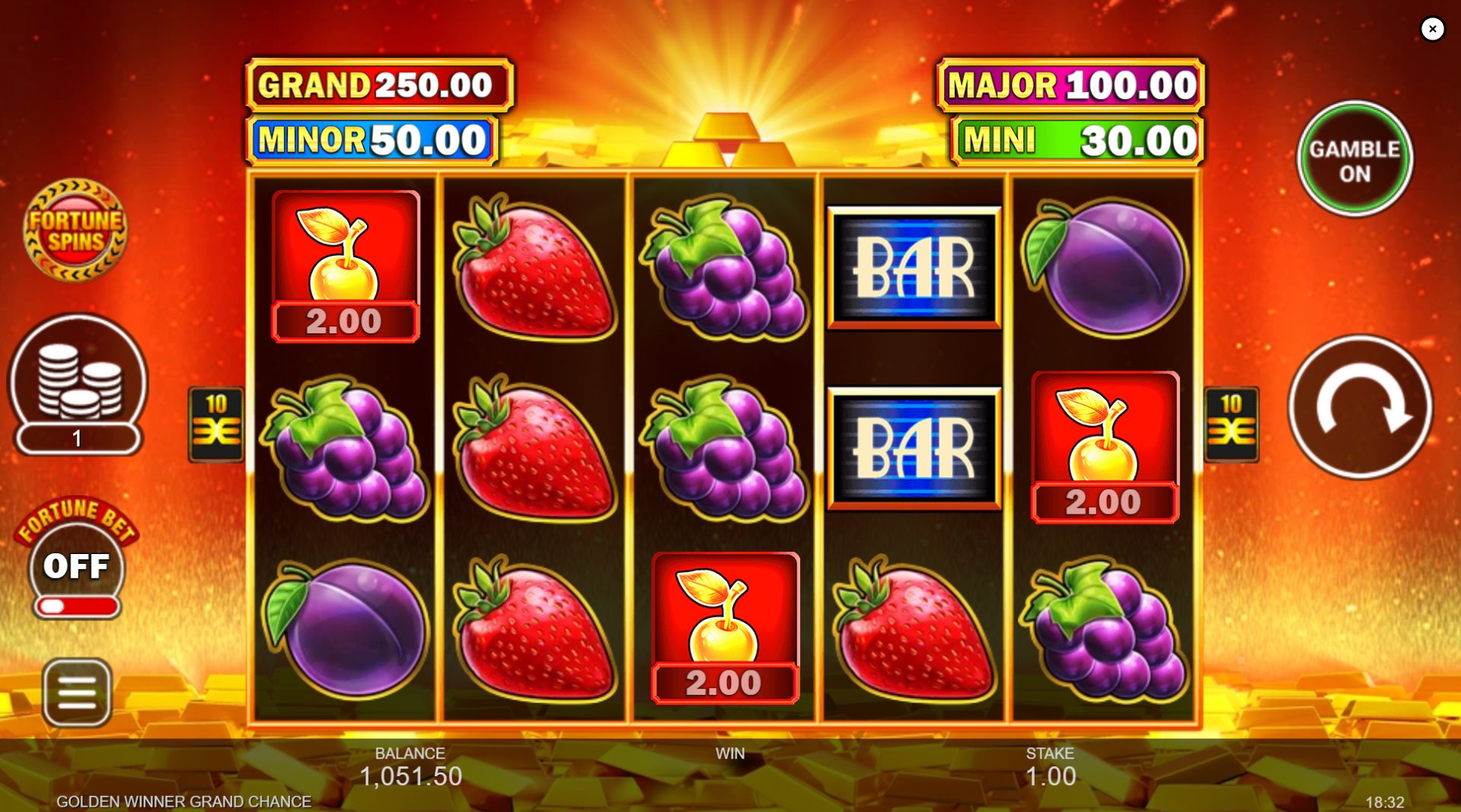Switch off the Gamble On toggle
The height and width of the screenshot is (812, 1461).
(1354, 158)
